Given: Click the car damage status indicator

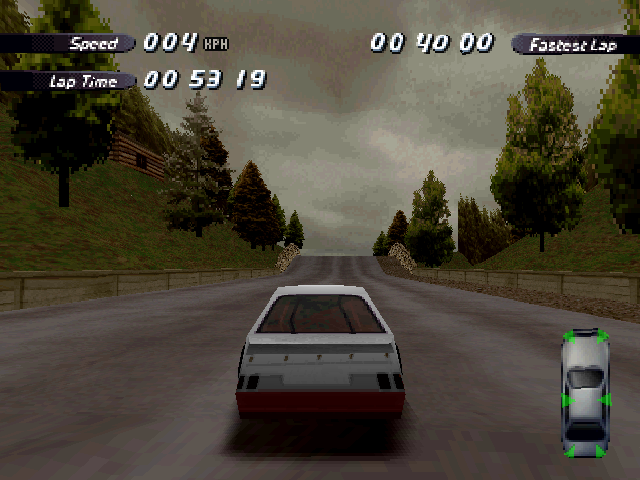Looking at the screenshot, I should click(585, 393).
